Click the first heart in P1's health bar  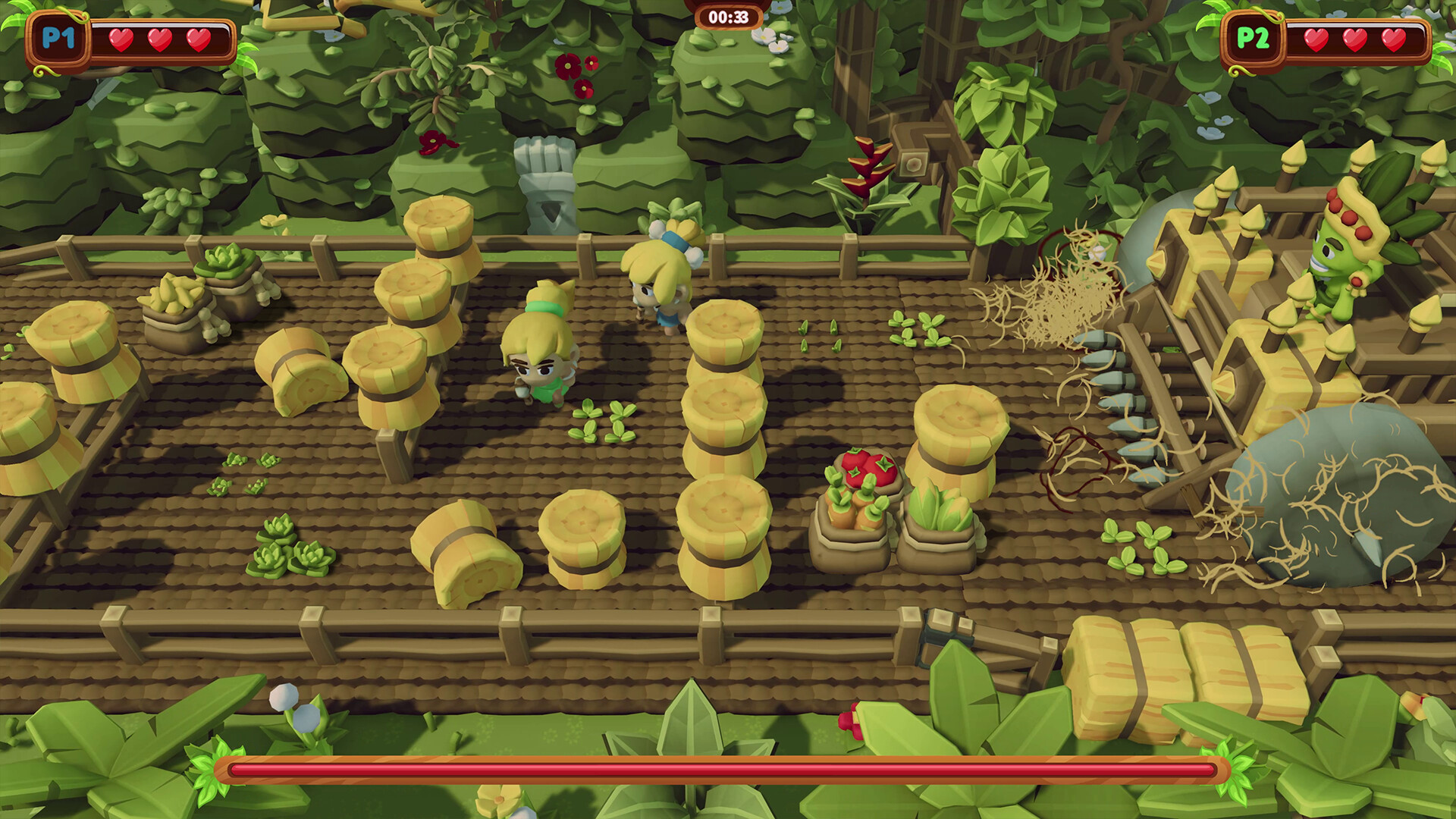121,39
